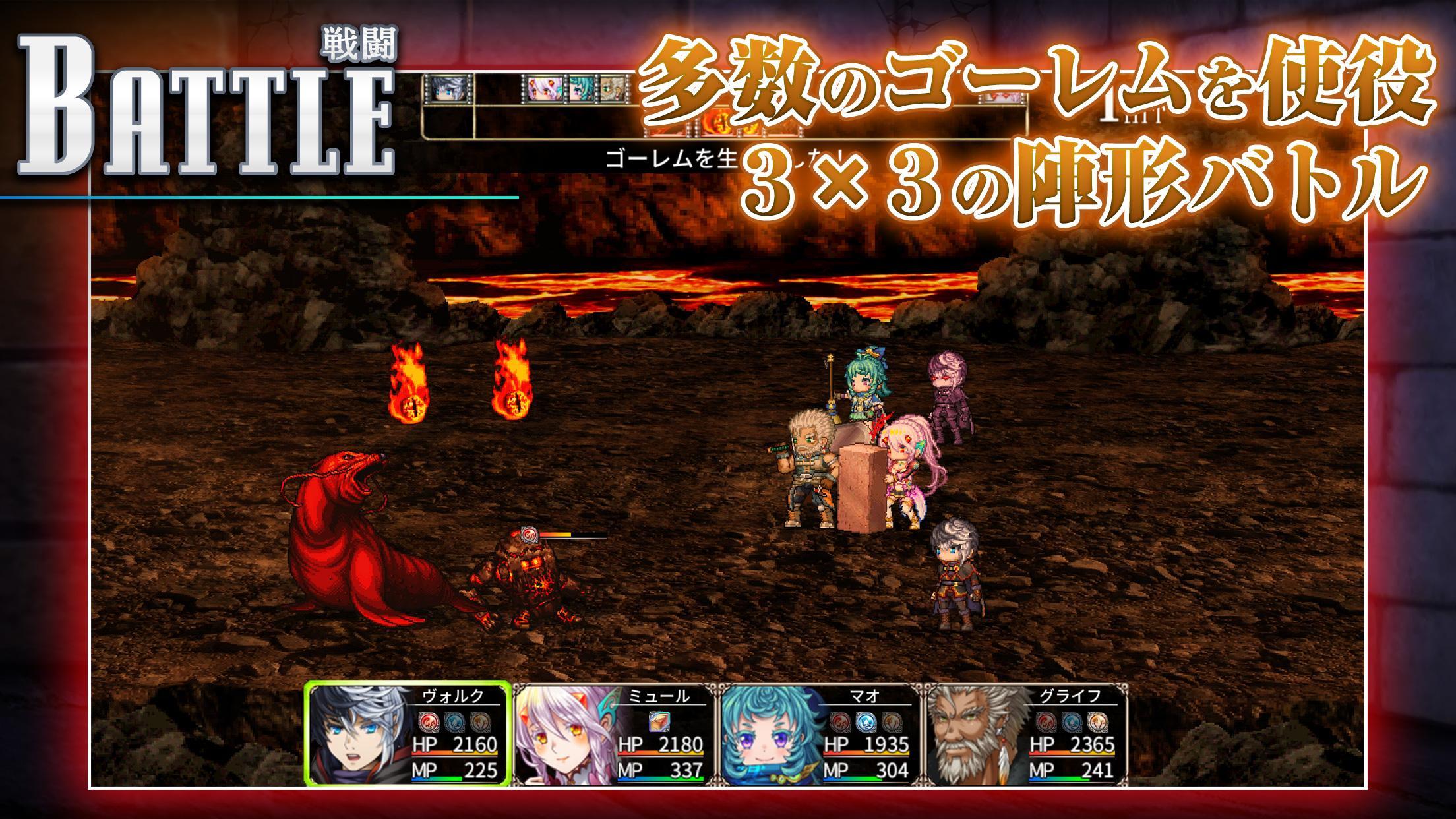Tap ヴォルク's portrait in the turn order bar
The image size is (1456, 819).
[x=448, y=88]
